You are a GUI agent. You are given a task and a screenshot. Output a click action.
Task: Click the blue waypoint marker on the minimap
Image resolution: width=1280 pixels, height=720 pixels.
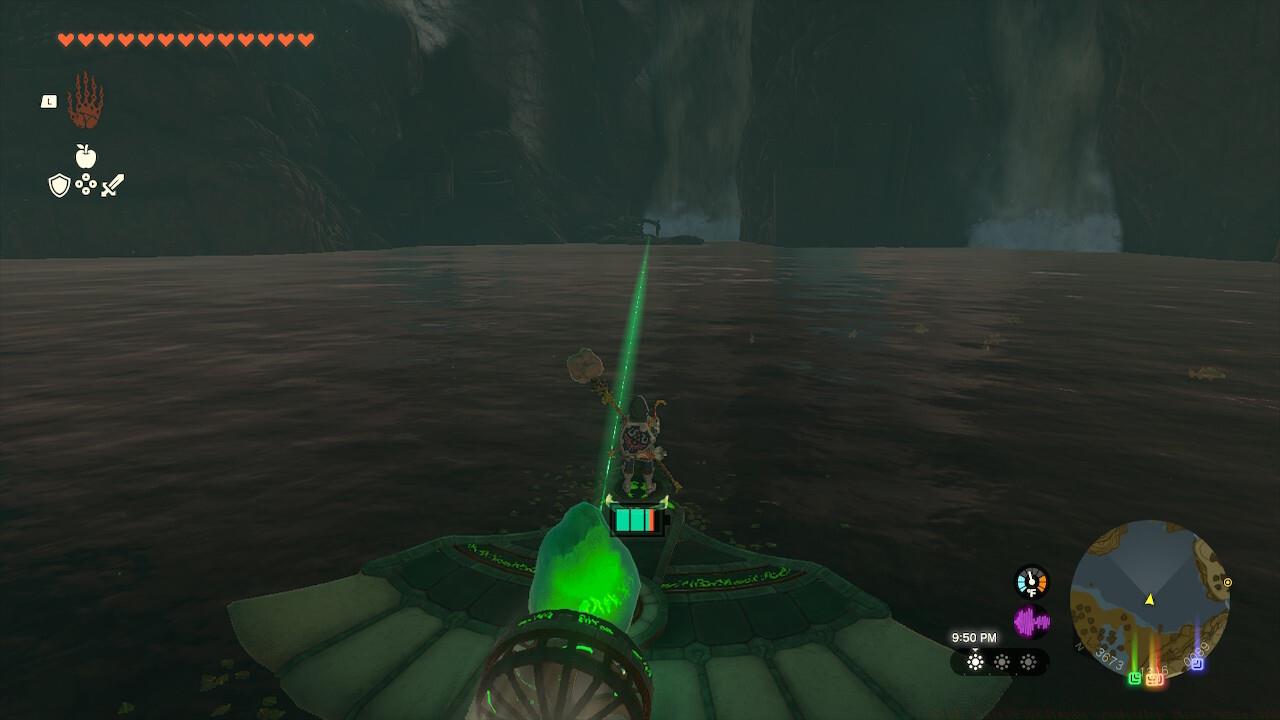(x=1198, y=664)
